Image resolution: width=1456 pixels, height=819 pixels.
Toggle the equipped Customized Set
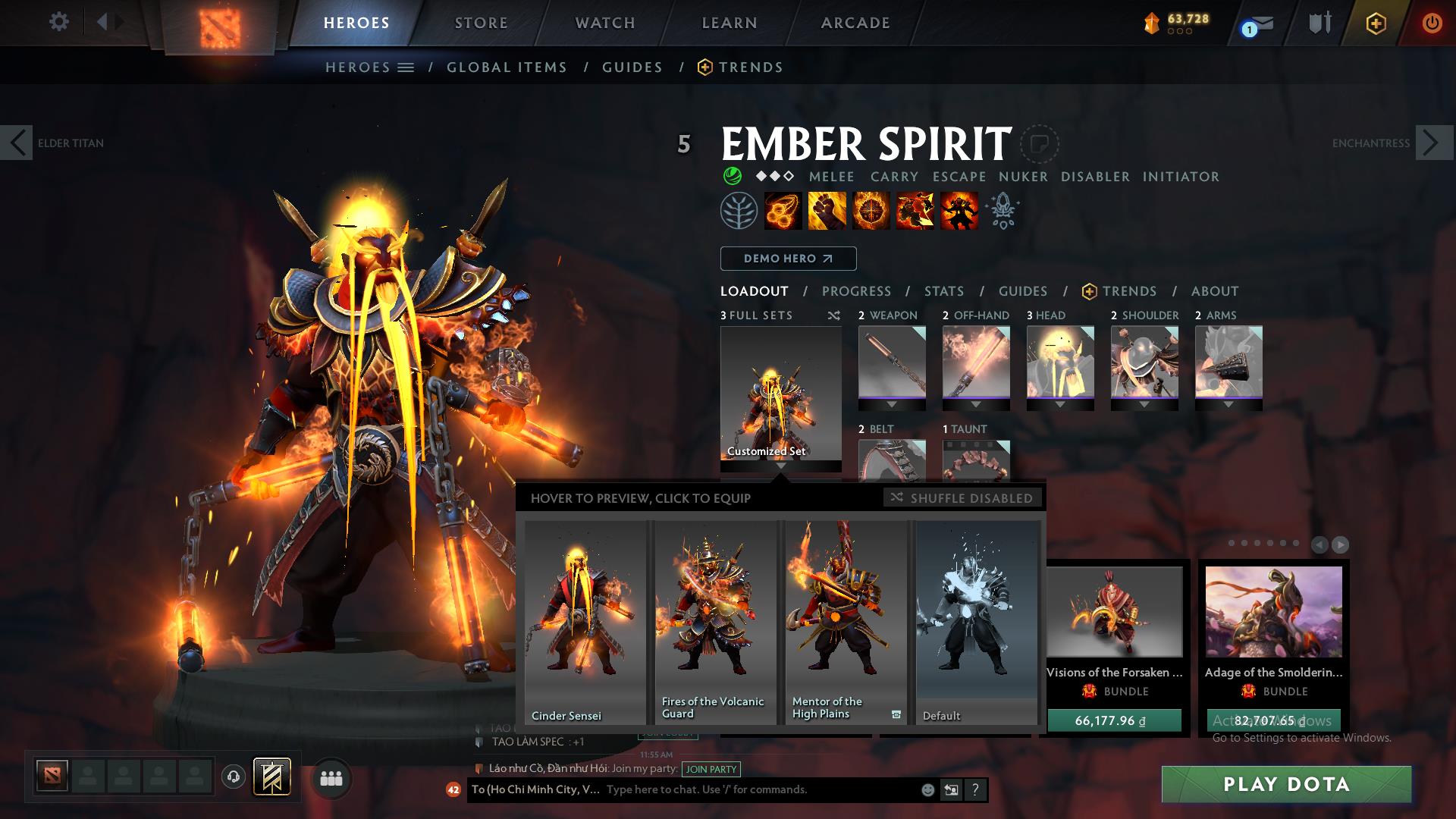[x=780, y=395]
